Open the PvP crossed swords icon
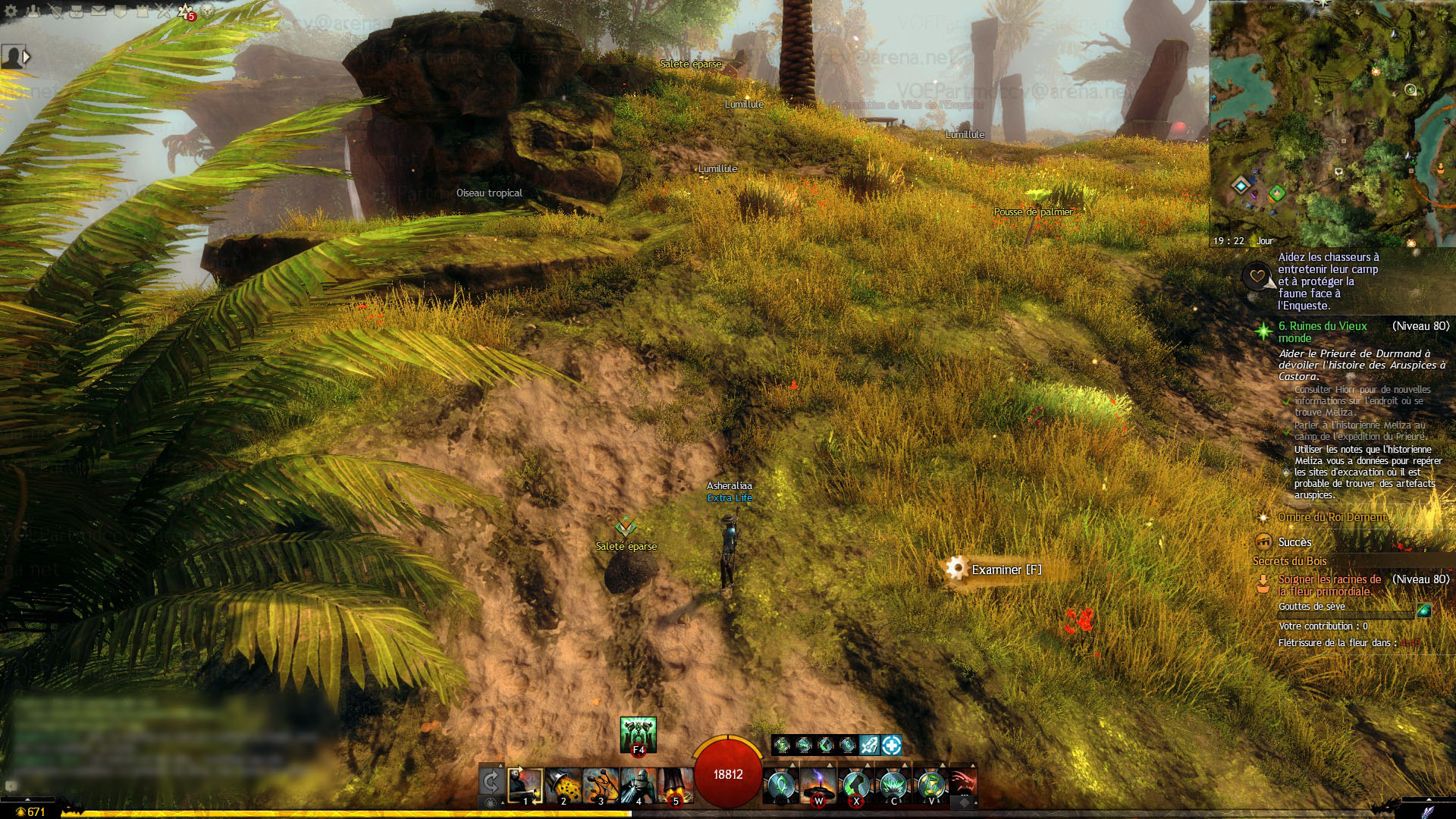This screenshot has height=819, width=1456. click(x=164, y=11)
